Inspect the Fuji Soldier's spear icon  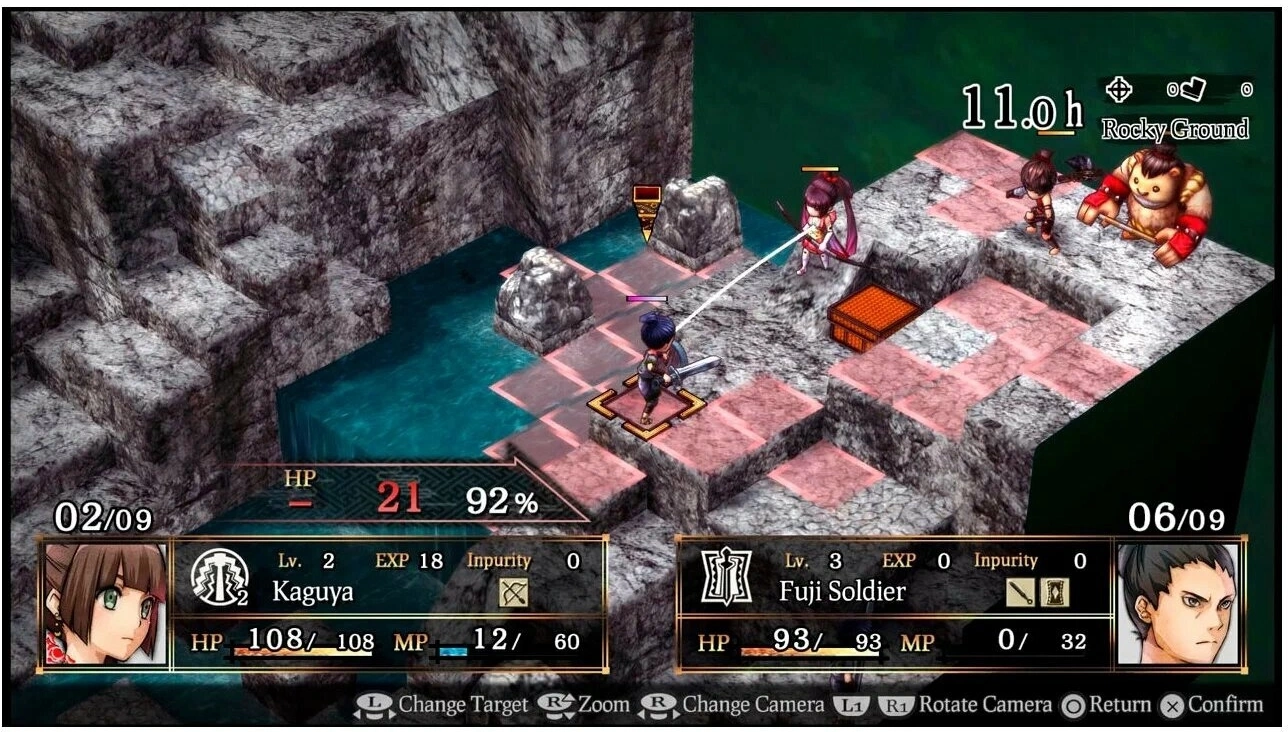pos(1020,592)
